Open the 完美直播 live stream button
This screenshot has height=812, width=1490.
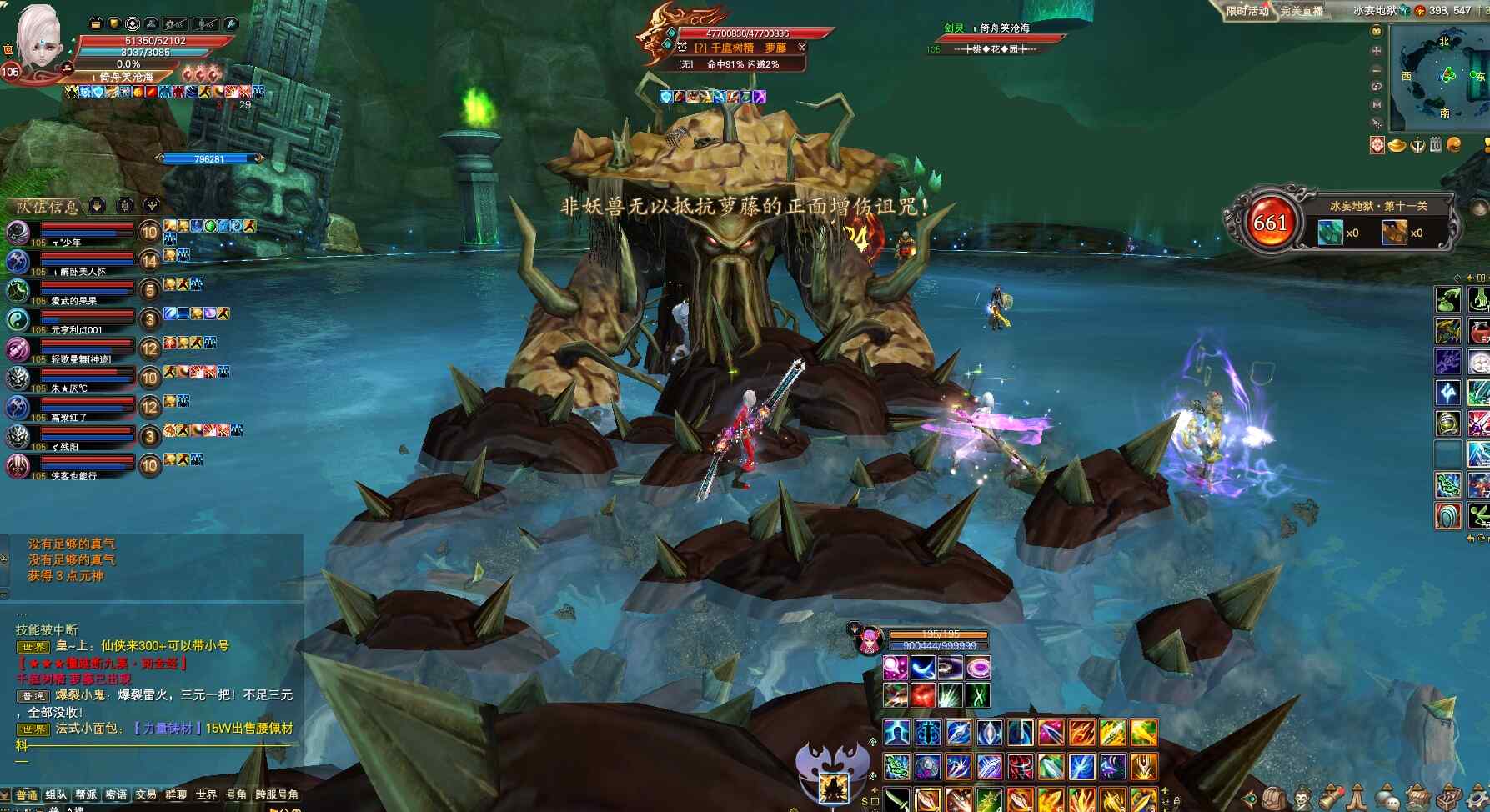1302,11
